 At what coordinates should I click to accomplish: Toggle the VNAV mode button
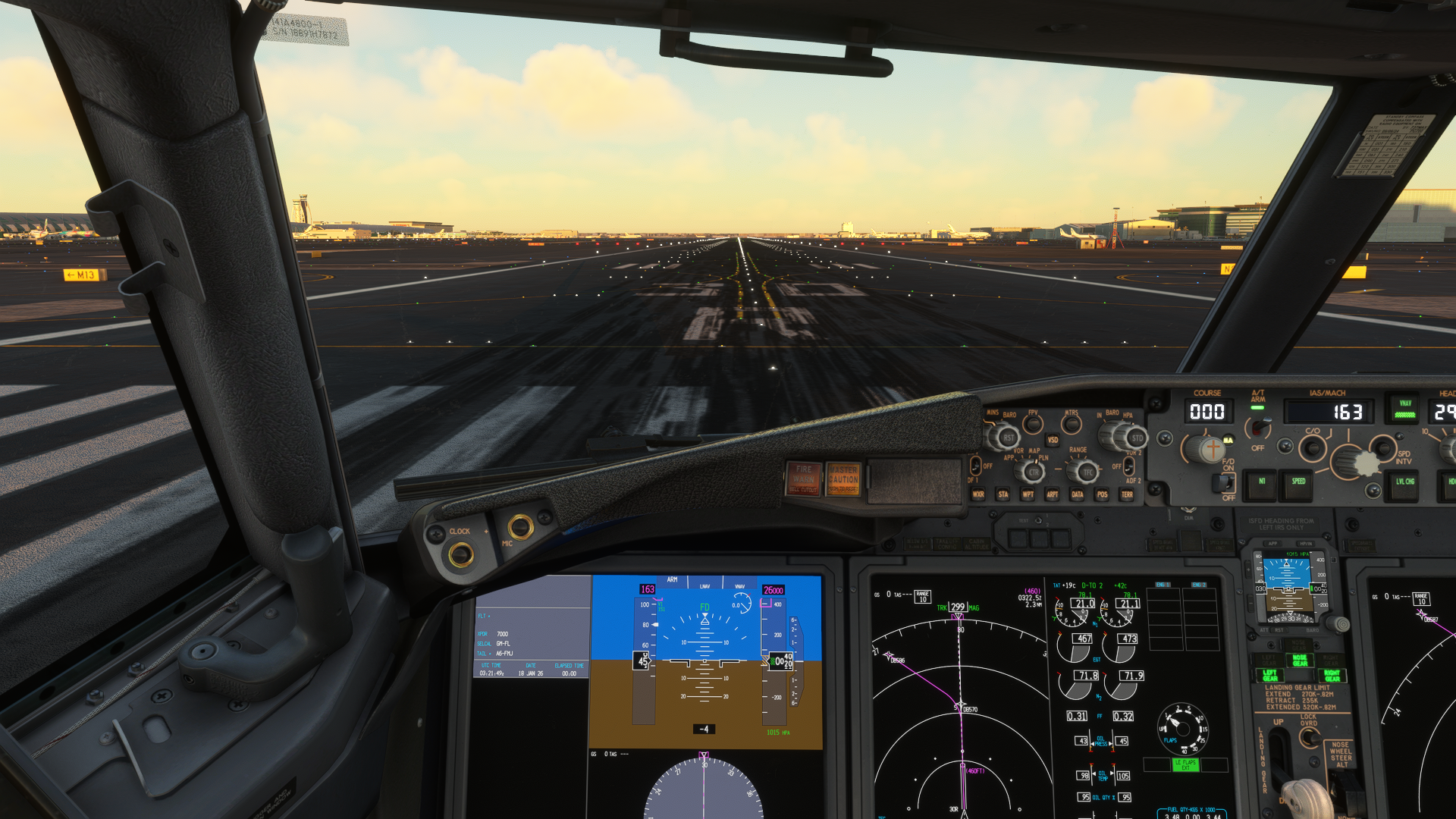(x=1404, y=409)
